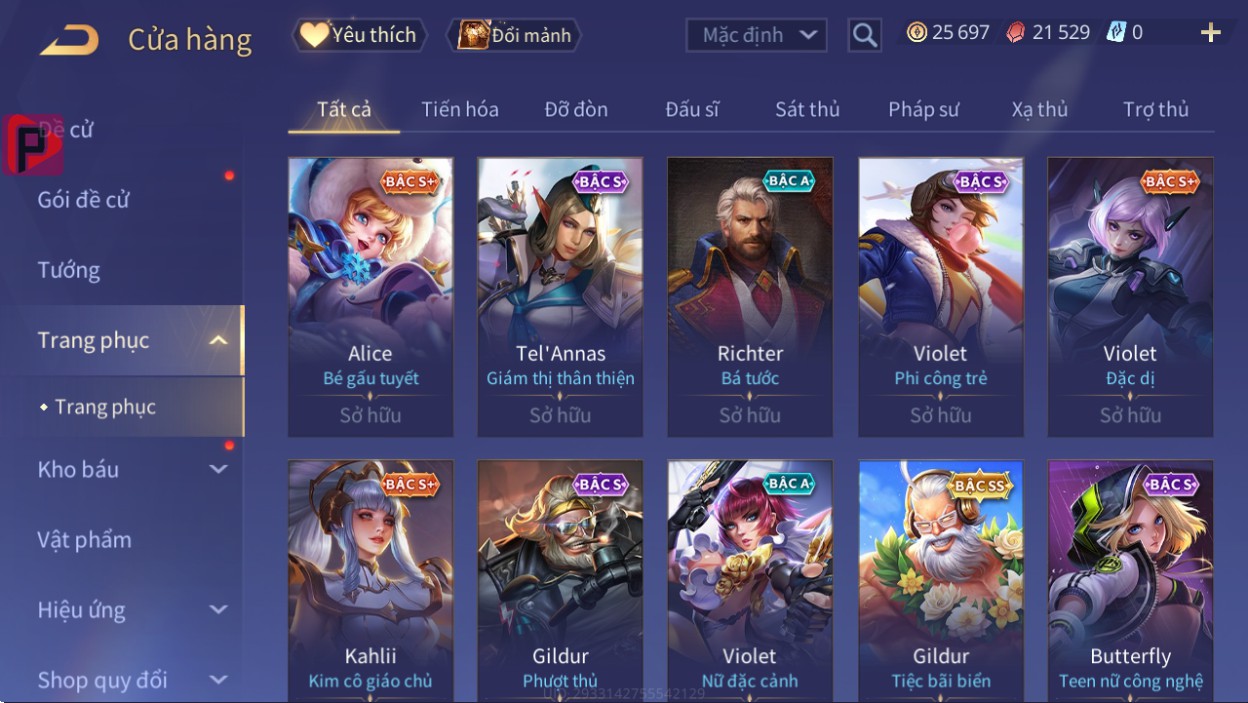The height and width of the screenshot is (703, 1248).
Task: Add currency with the plus button
Action: [x=1210, y=33]
